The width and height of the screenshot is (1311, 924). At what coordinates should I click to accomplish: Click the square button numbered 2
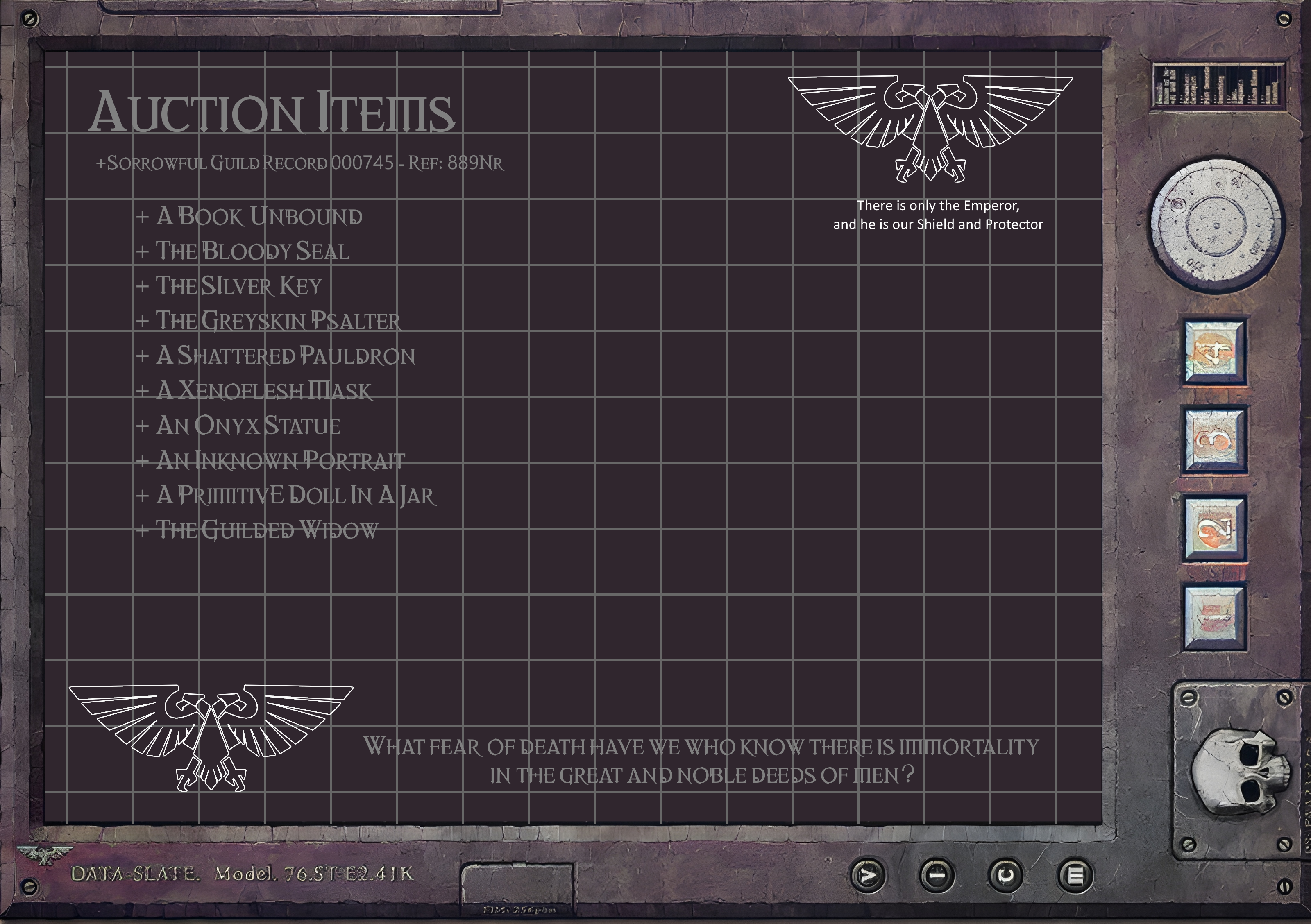pyautogui.click(x=1214, y=528)
